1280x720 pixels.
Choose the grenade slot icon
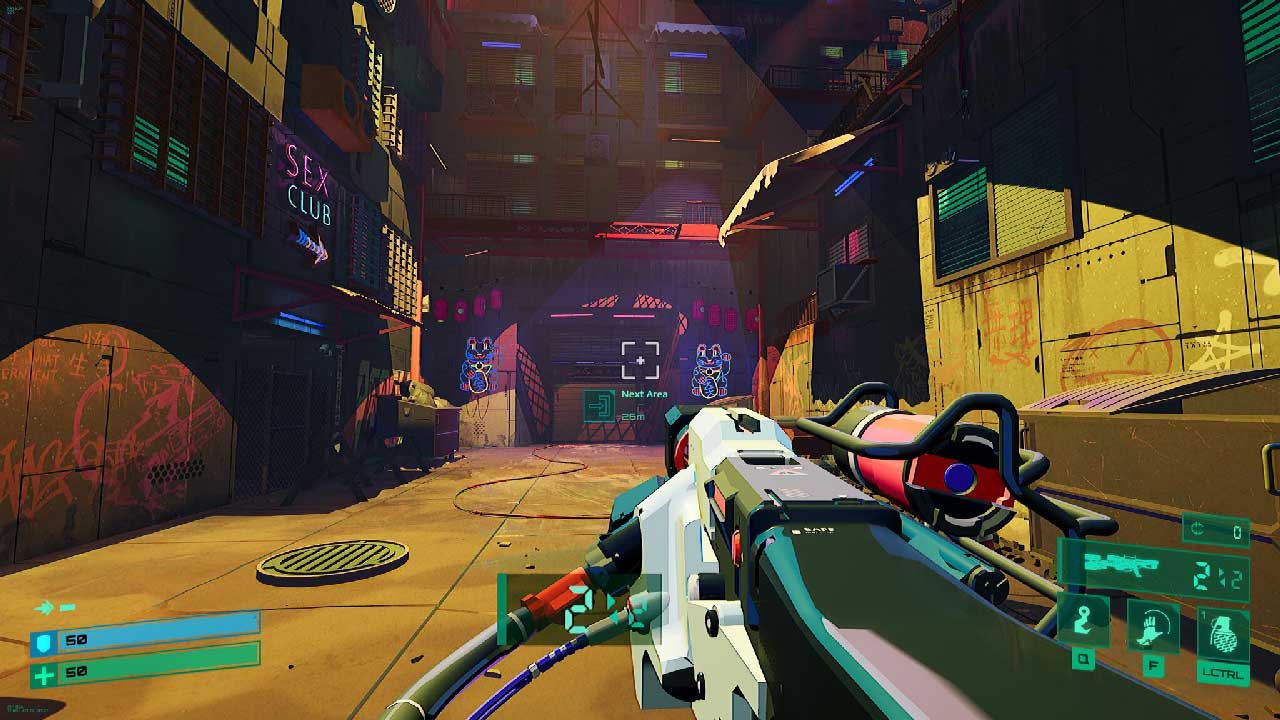tap(1223, 632)
